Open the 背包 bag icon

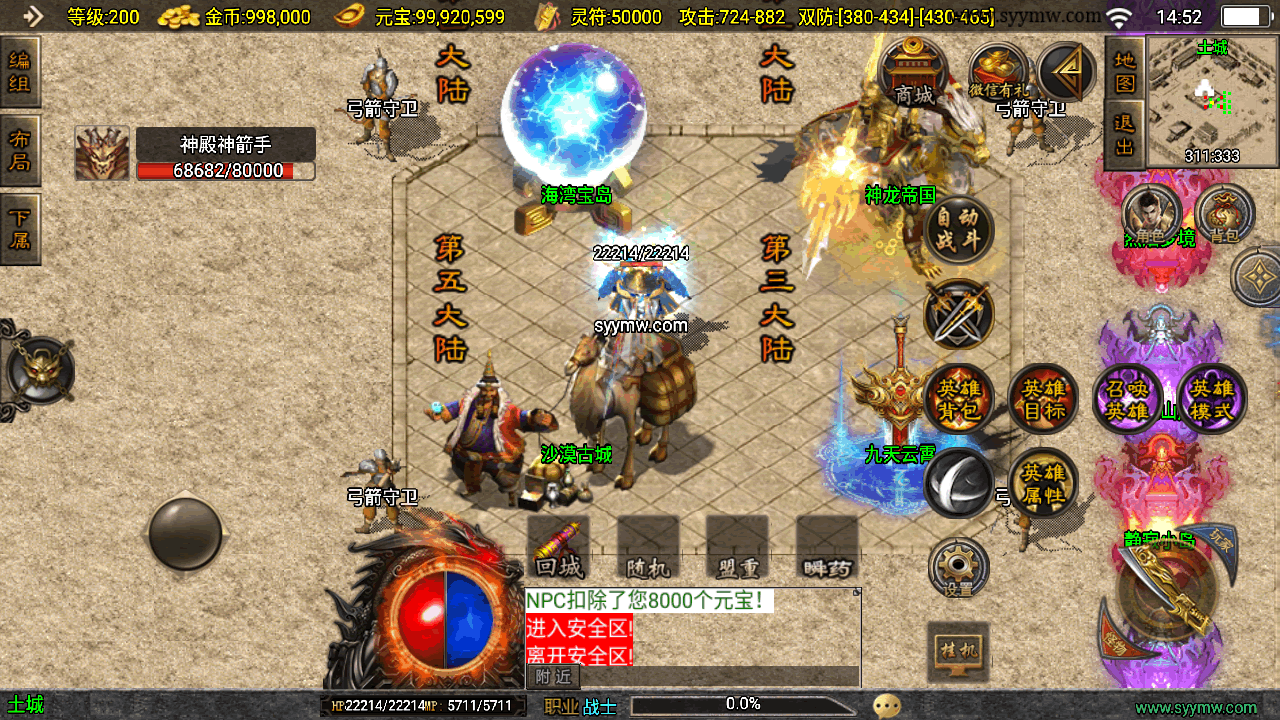[x=1224, y=214]
